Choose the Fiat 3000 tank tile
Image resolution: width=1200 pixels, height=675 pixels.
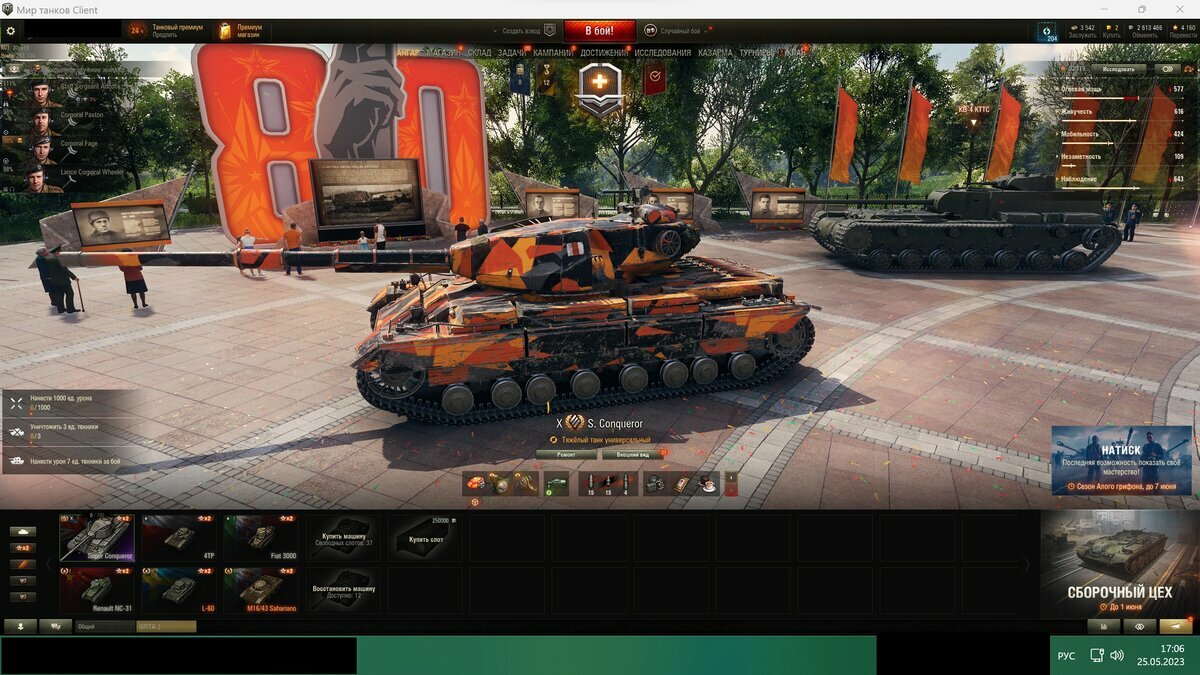pos(261,537)
